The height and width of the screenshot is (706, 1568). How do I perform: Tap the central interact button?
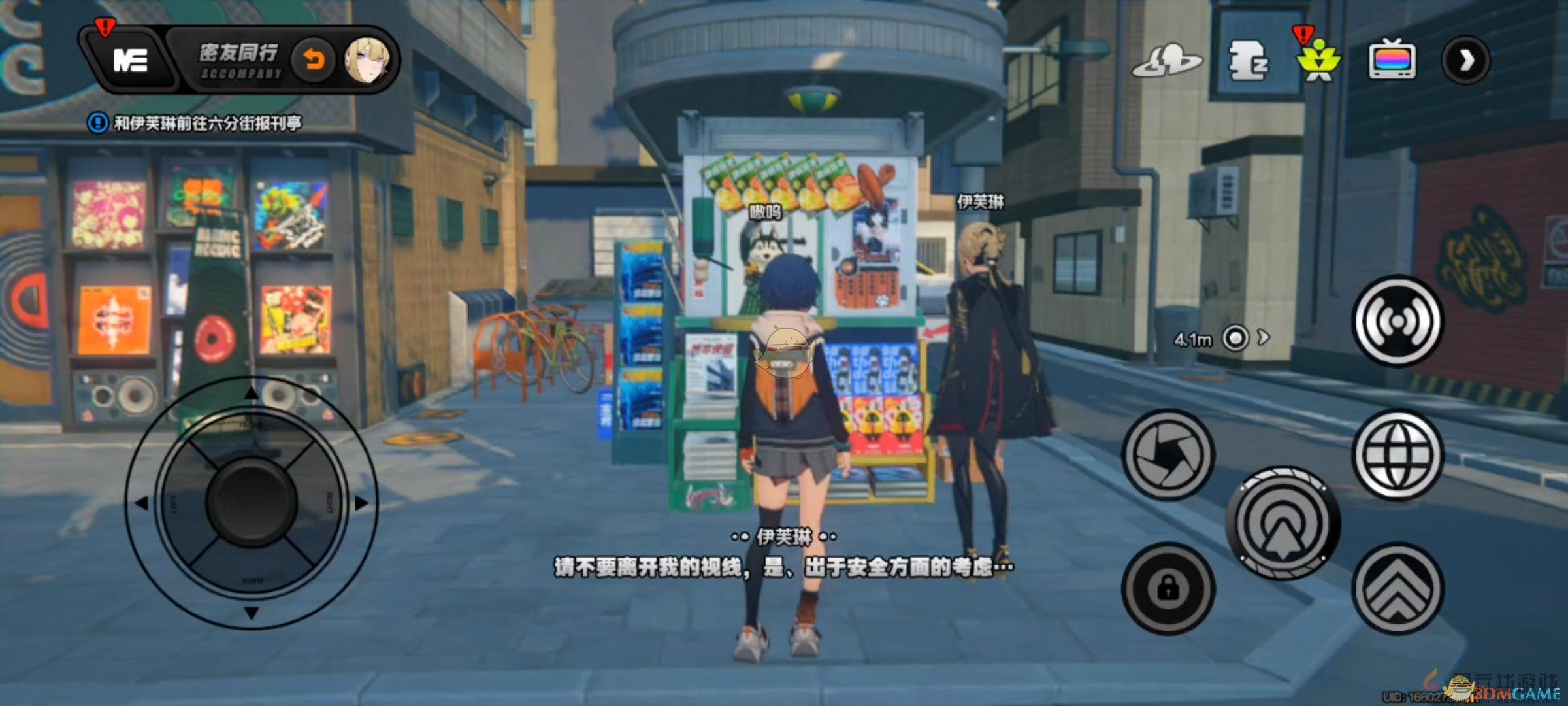coord(1283,523)
